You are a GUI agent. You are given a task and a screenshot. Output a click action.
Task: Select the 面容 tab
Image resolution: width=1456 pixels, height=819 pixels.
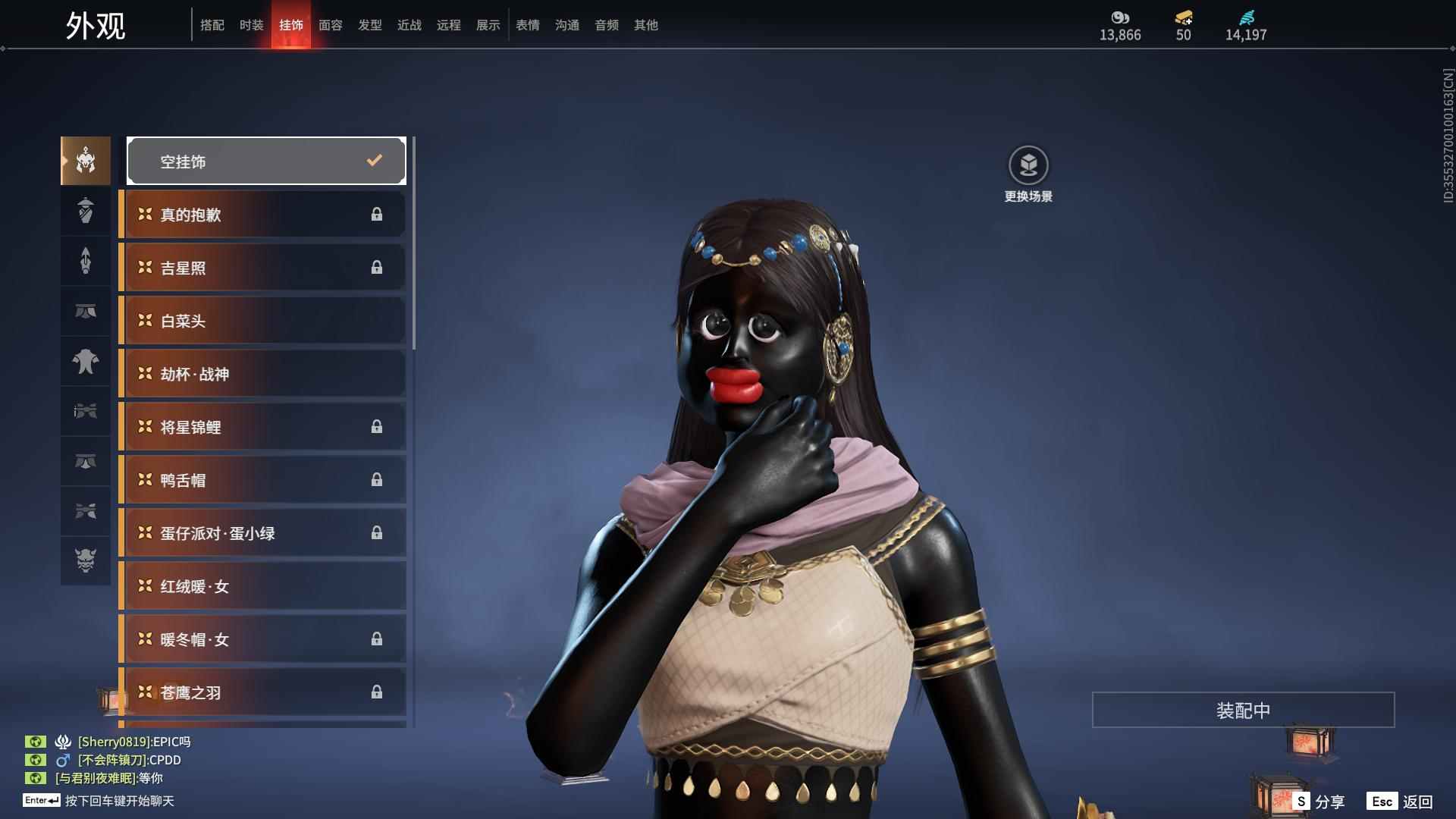point(330,25)
